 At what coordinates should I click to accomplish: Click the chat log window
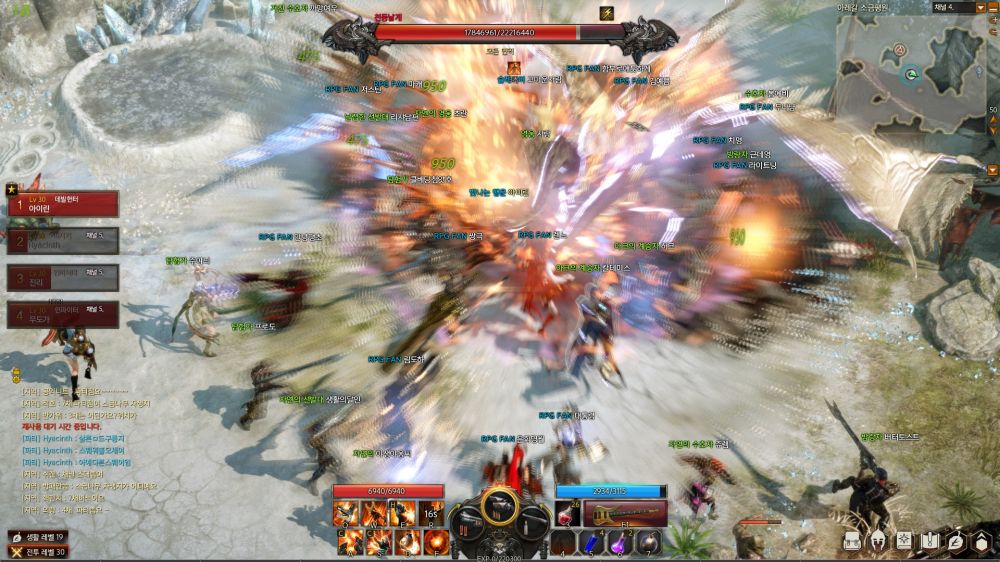coord(90,450)
